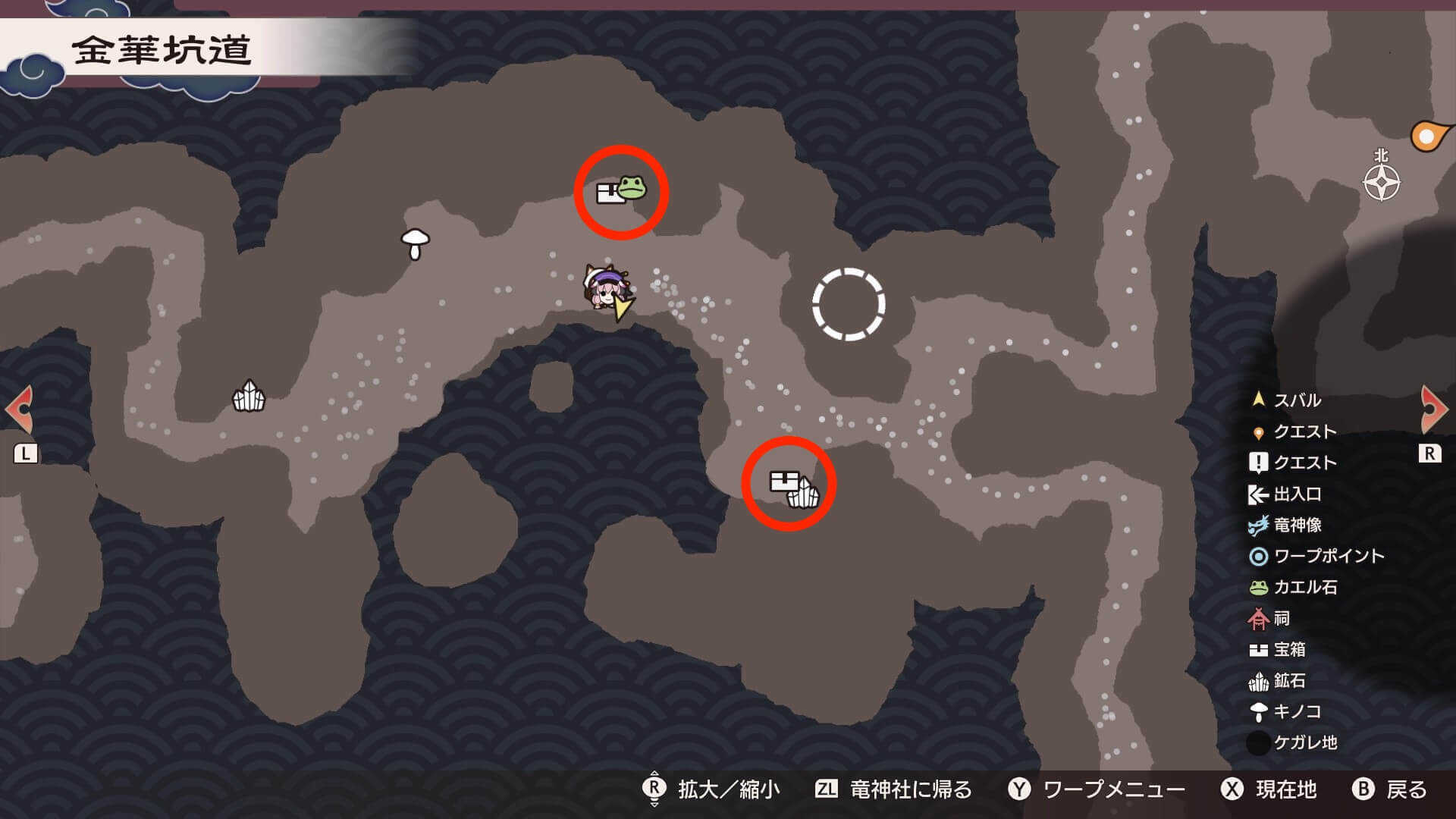Toggle the white dashed circle waypoint marker
1456x819 pixels.
click(849, 306)
